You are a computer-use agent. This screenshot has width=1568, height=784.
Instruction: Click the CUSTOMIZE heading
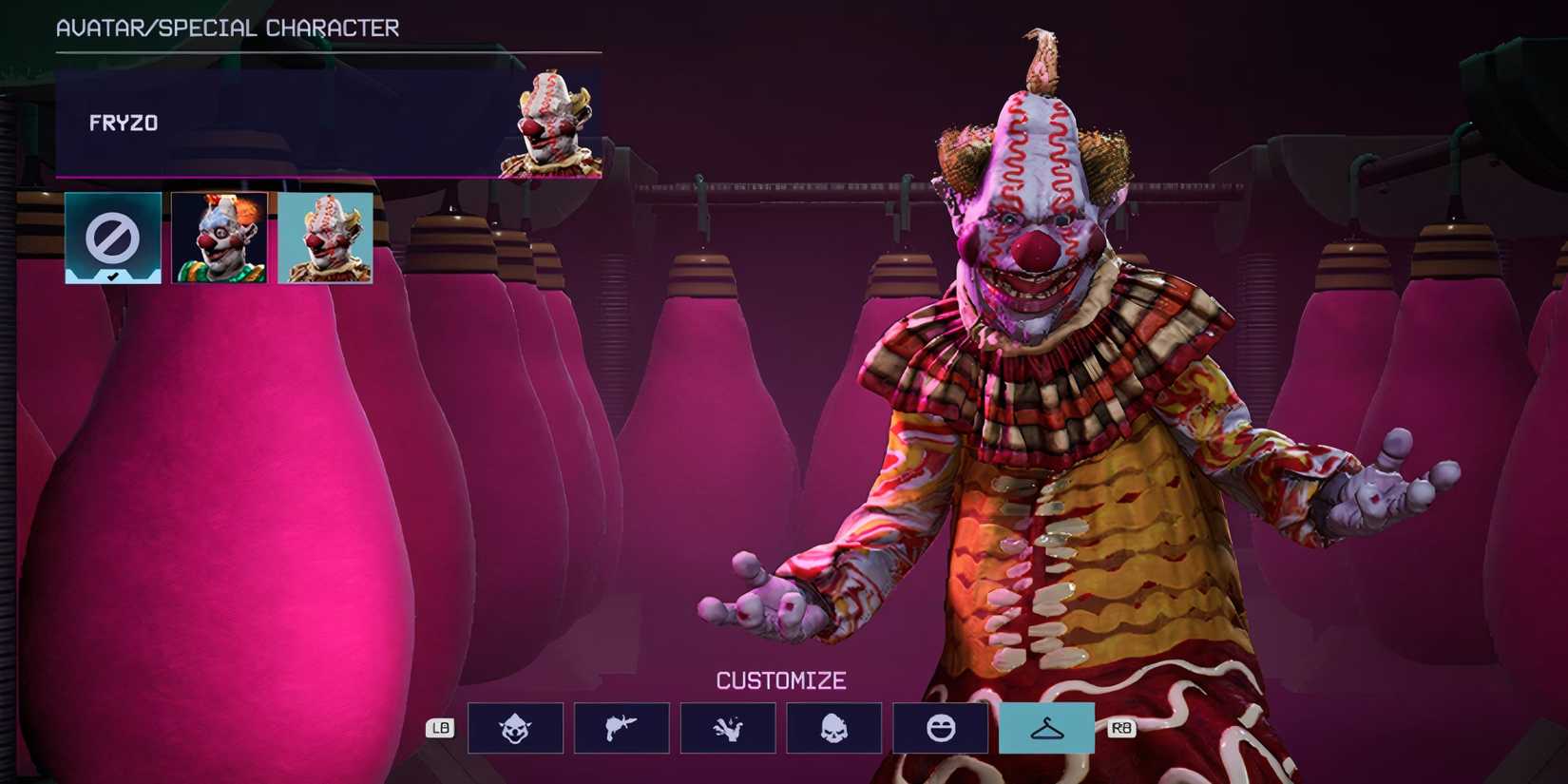[781, 679]
